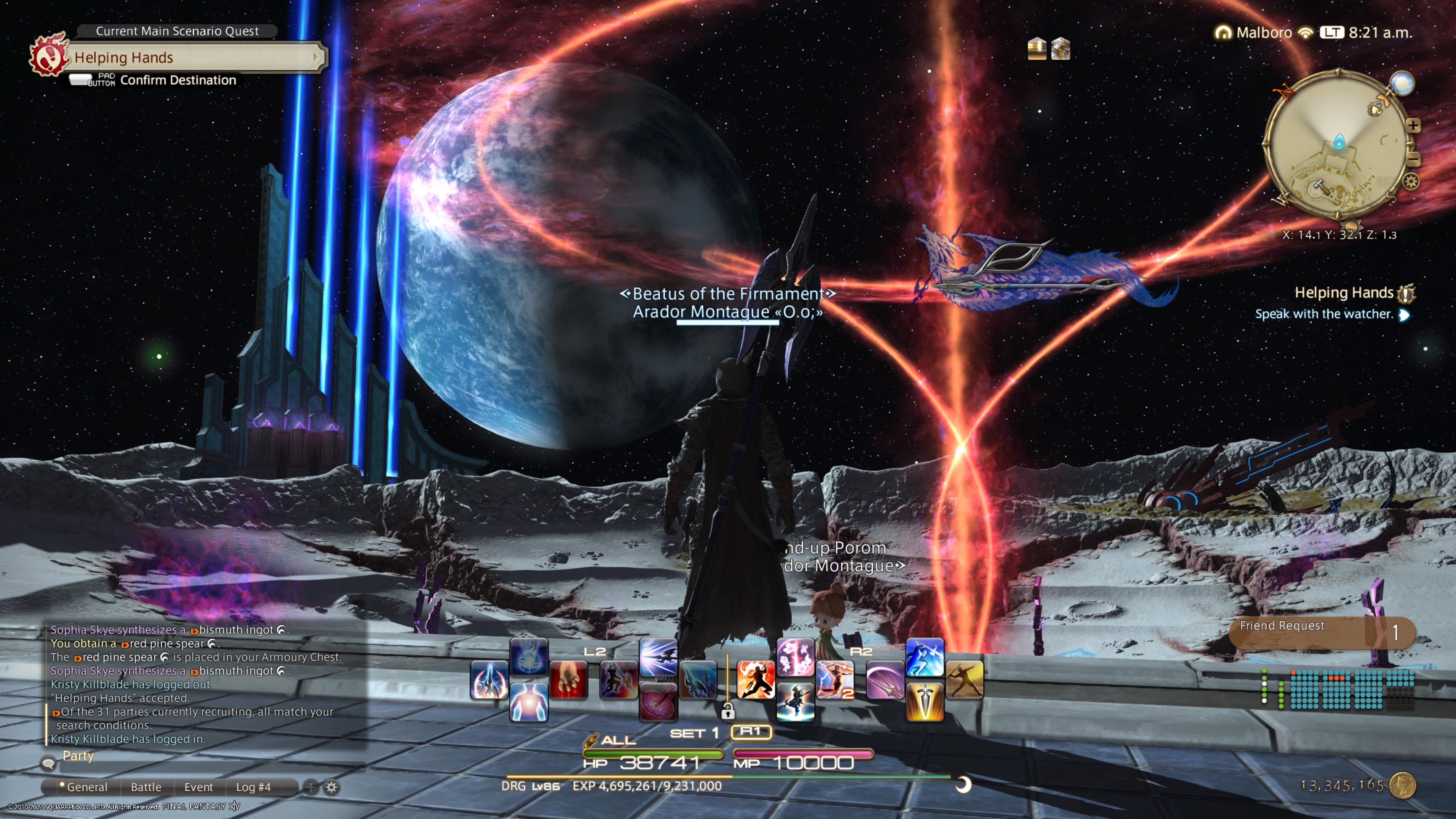Zoom in the minimap with plus button
Screen dimensions: 1456x819
click(x=1413, y=126)
